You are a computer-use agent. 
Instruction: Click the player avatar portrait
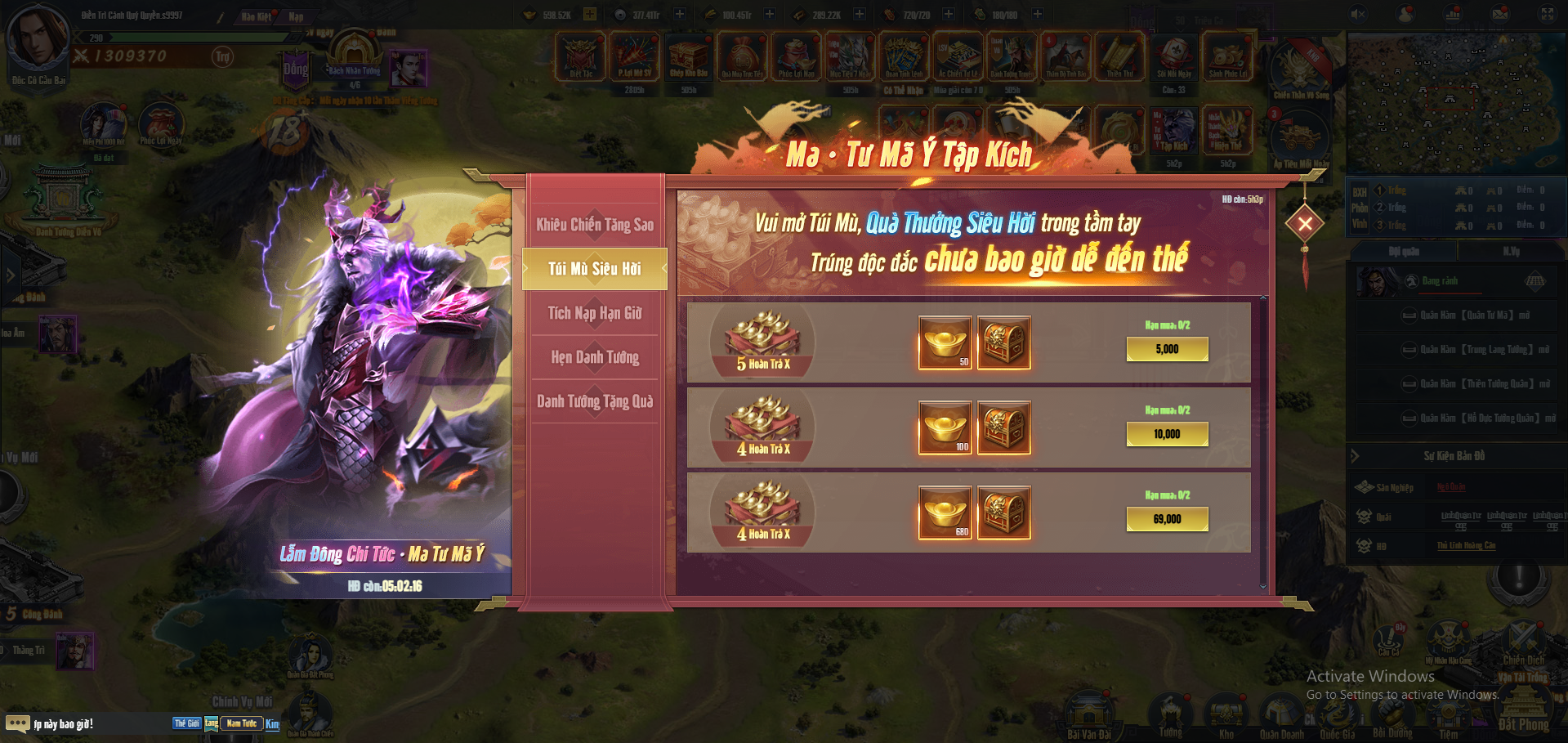pyautogui.click(x=37, y=37)
